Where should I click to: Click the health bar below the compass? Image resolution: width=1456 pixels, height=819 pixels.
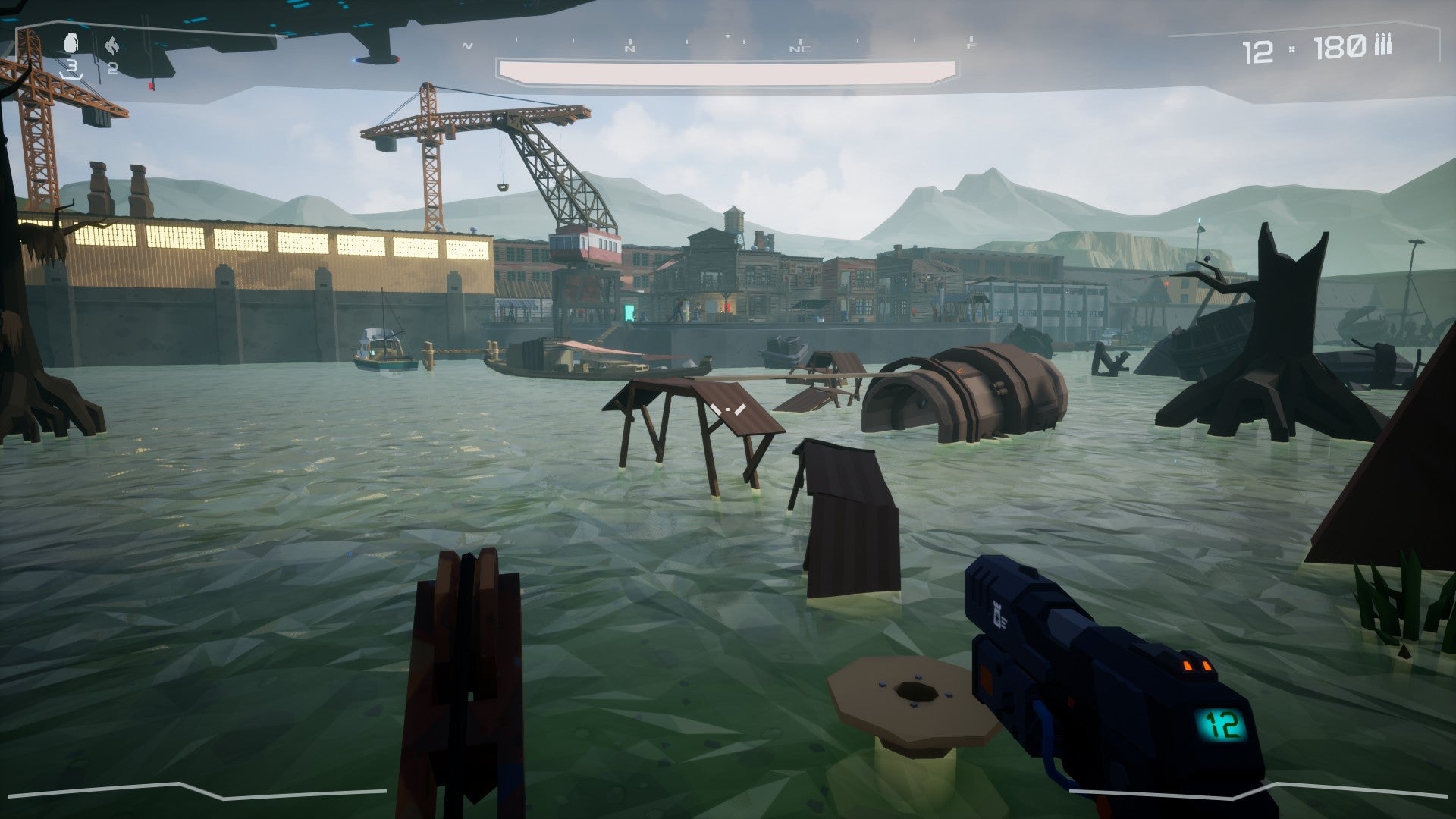tap(728, 68)
